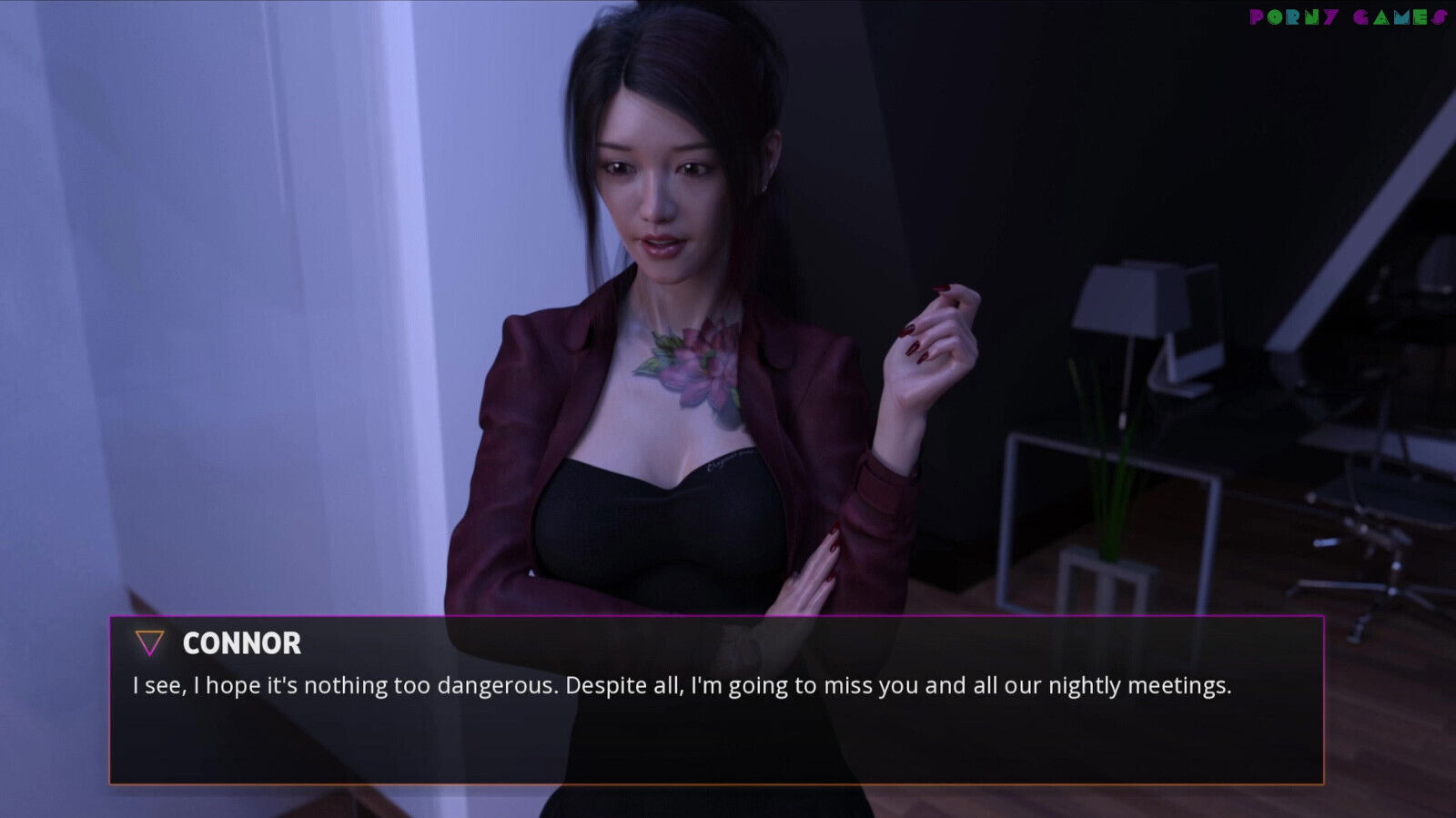Select the PORN7 GAMES watermark logo

pyautogui.click(x=1347, y=15)
